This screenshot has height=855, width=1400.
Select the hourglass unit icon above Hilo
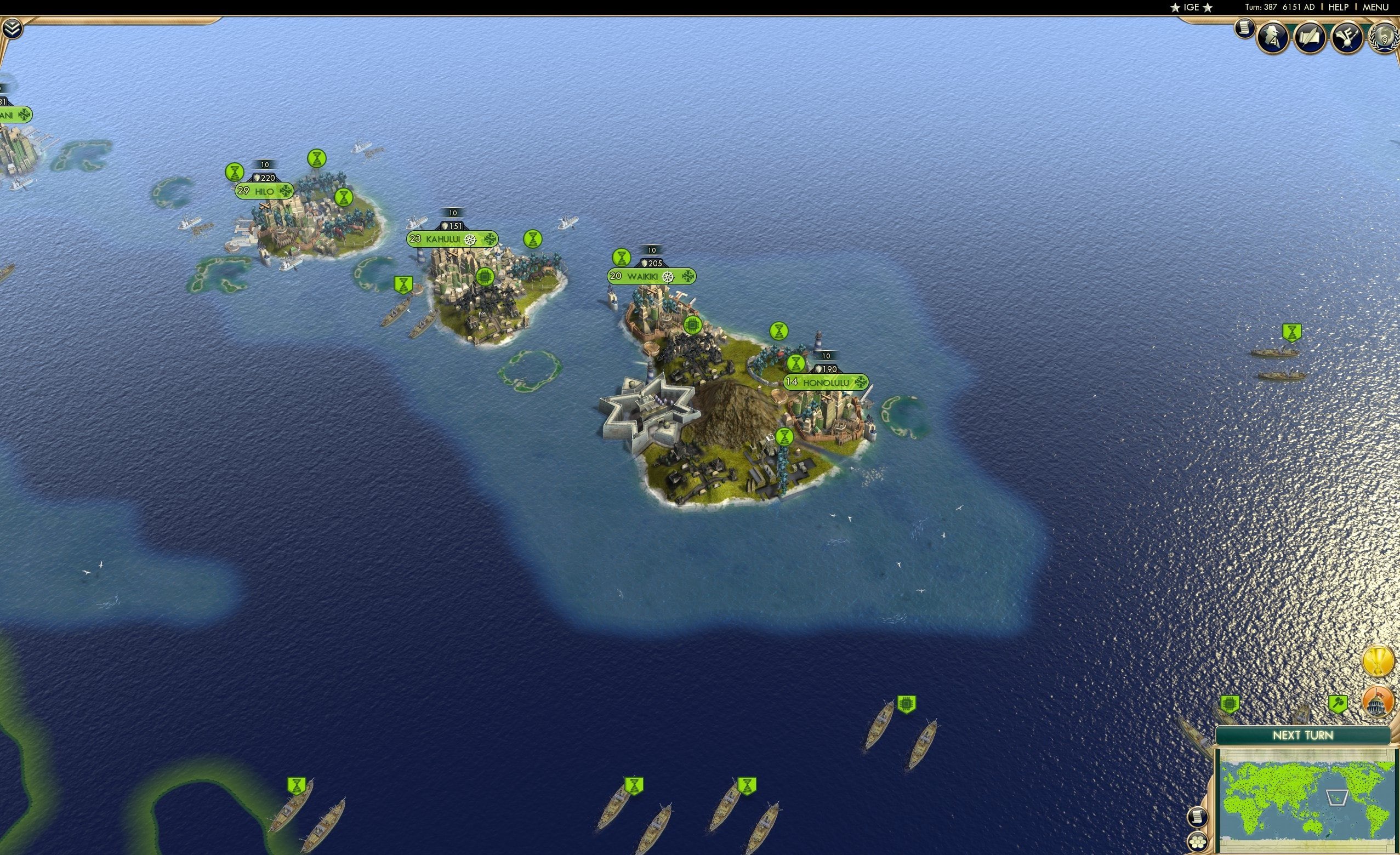(x=316, y=157)
